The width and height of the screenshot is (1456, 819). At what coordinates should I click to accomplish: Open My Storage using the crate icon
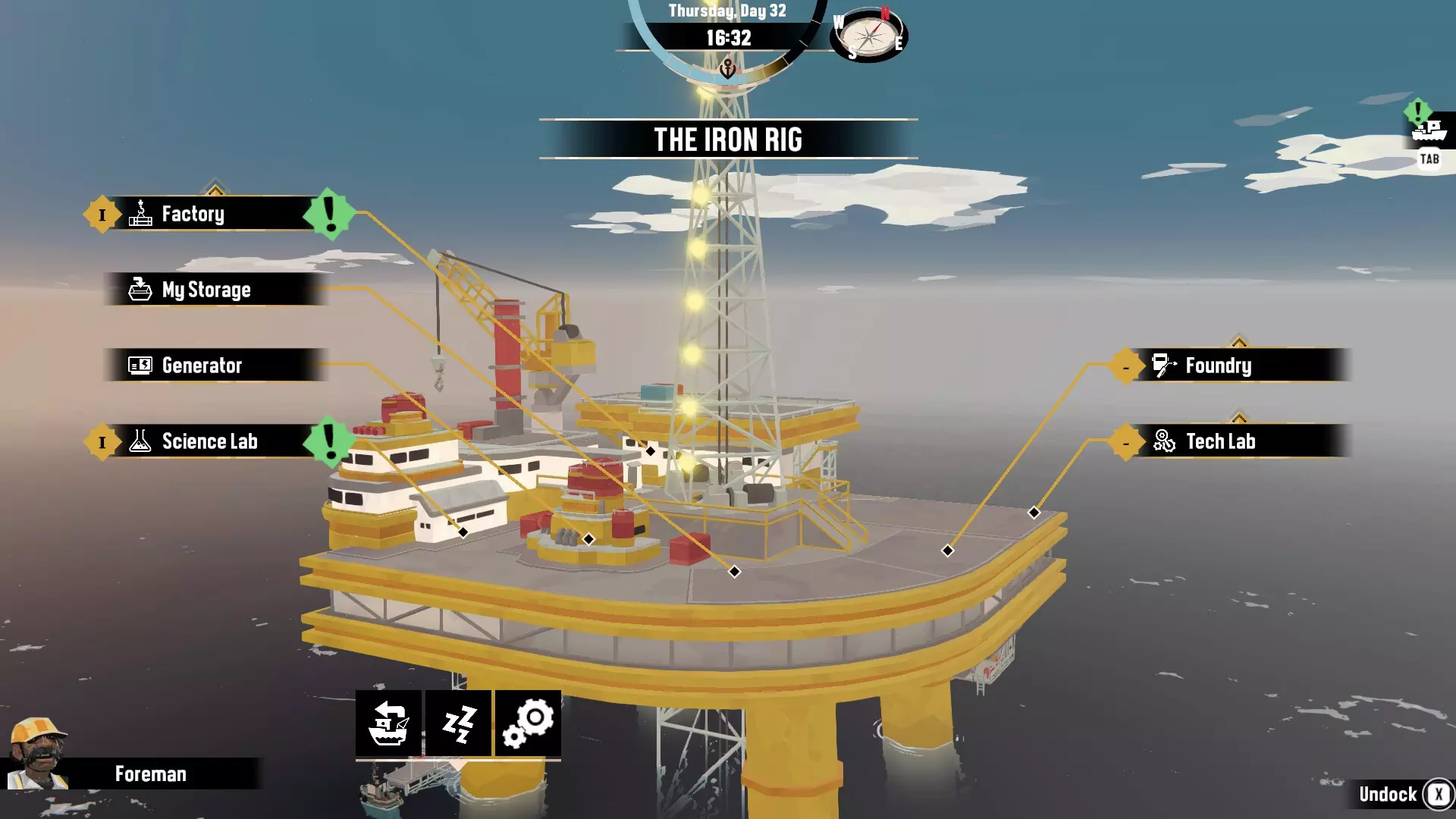pos(141,289)
